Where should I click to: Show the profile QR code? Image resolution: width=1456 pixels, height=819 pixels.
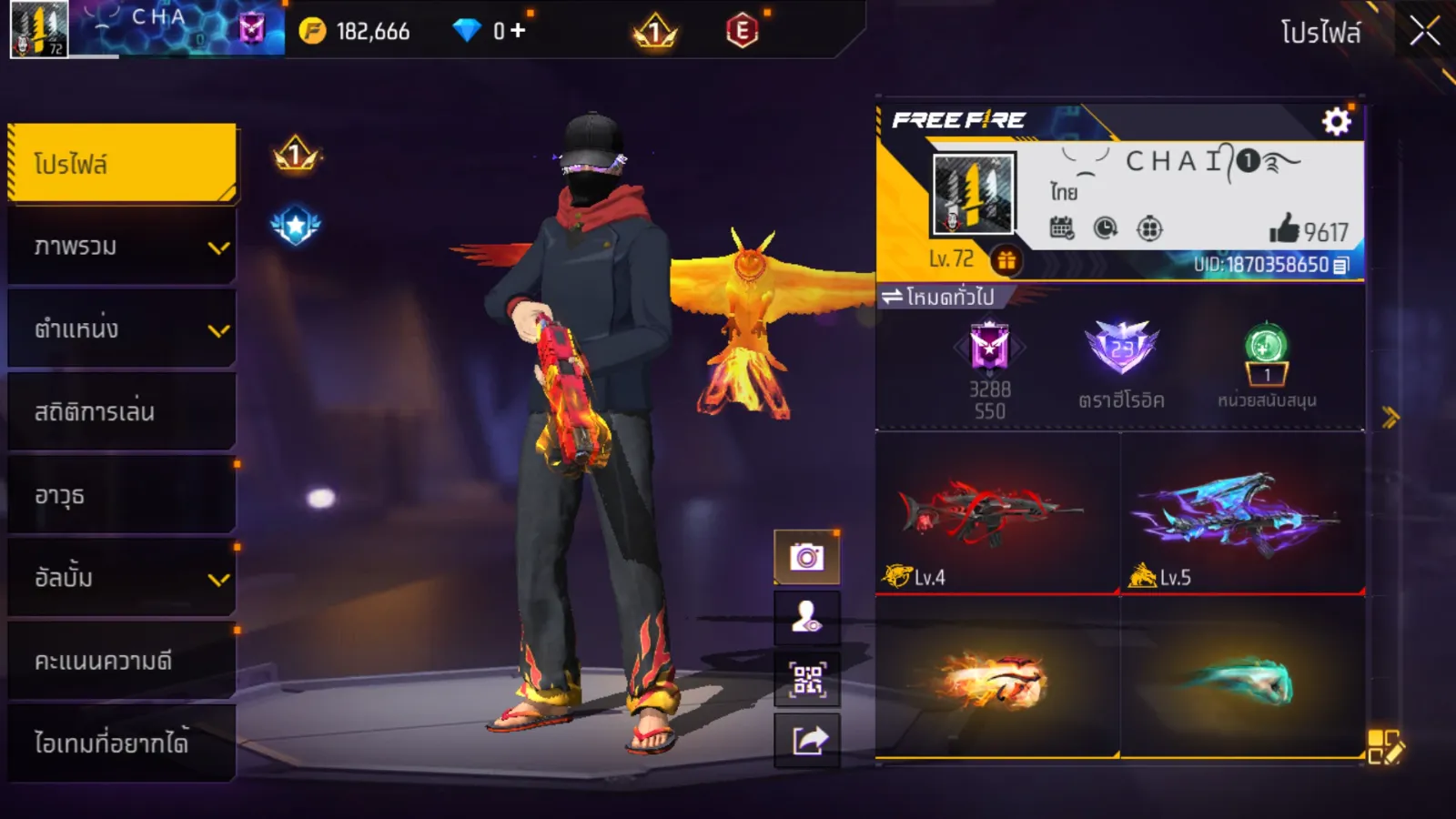click(807, 680)
